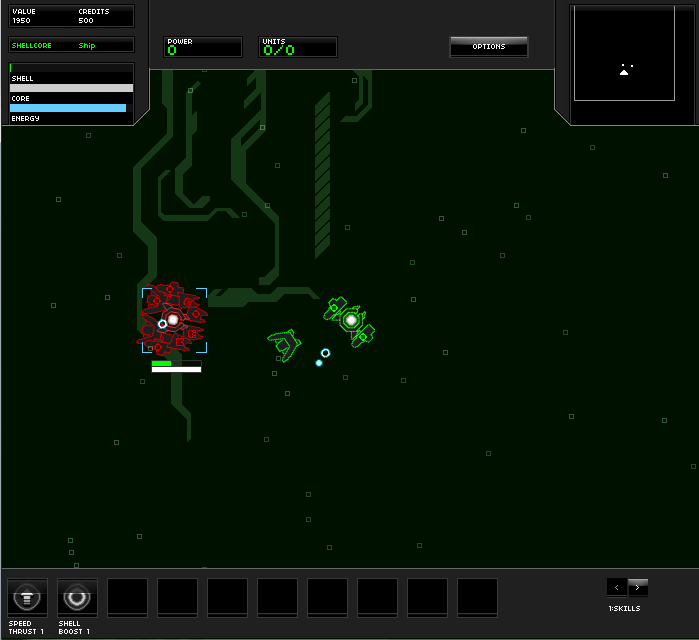The height and width of the screenshot is (640, 699).
Task: Open the Options menu
Action: (x=488, y=46)
